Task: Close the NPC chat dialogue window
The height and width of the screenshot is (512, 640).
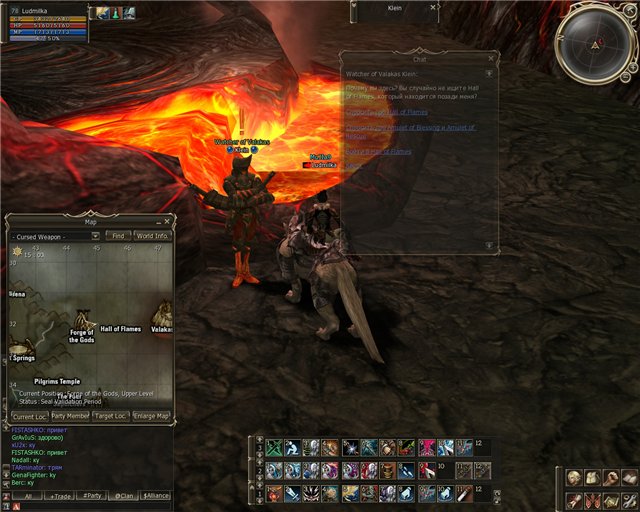Action: pos(489,59)
